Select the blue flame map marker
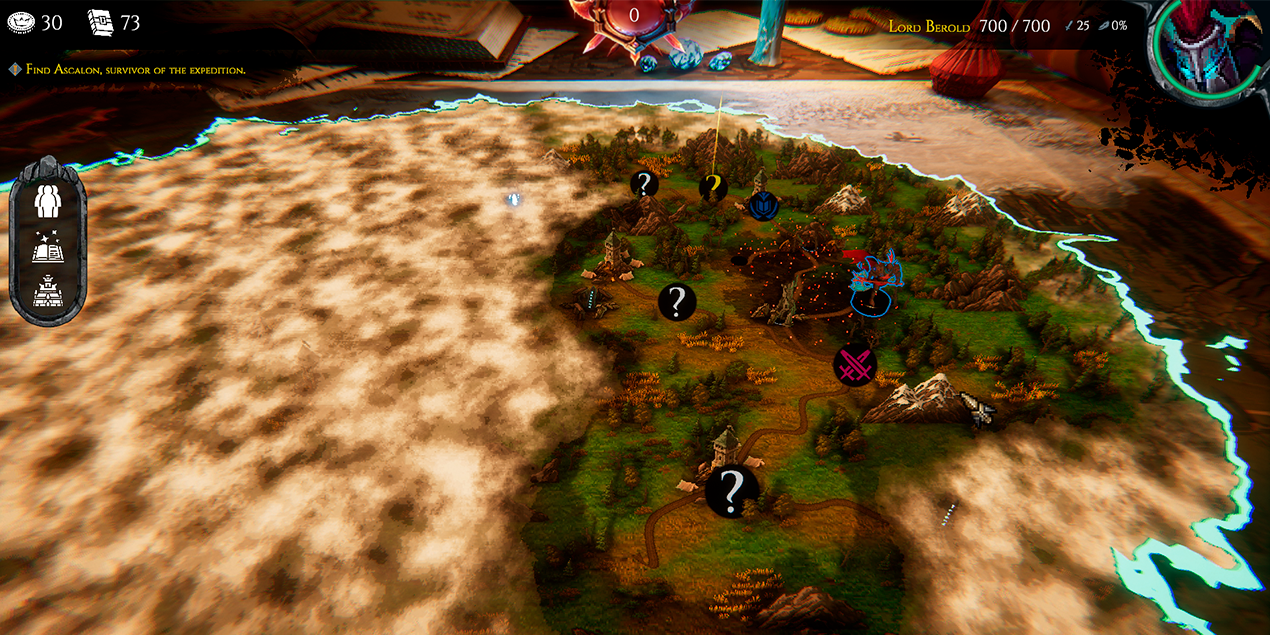1270x635 pixels. (x=763, y=206)
